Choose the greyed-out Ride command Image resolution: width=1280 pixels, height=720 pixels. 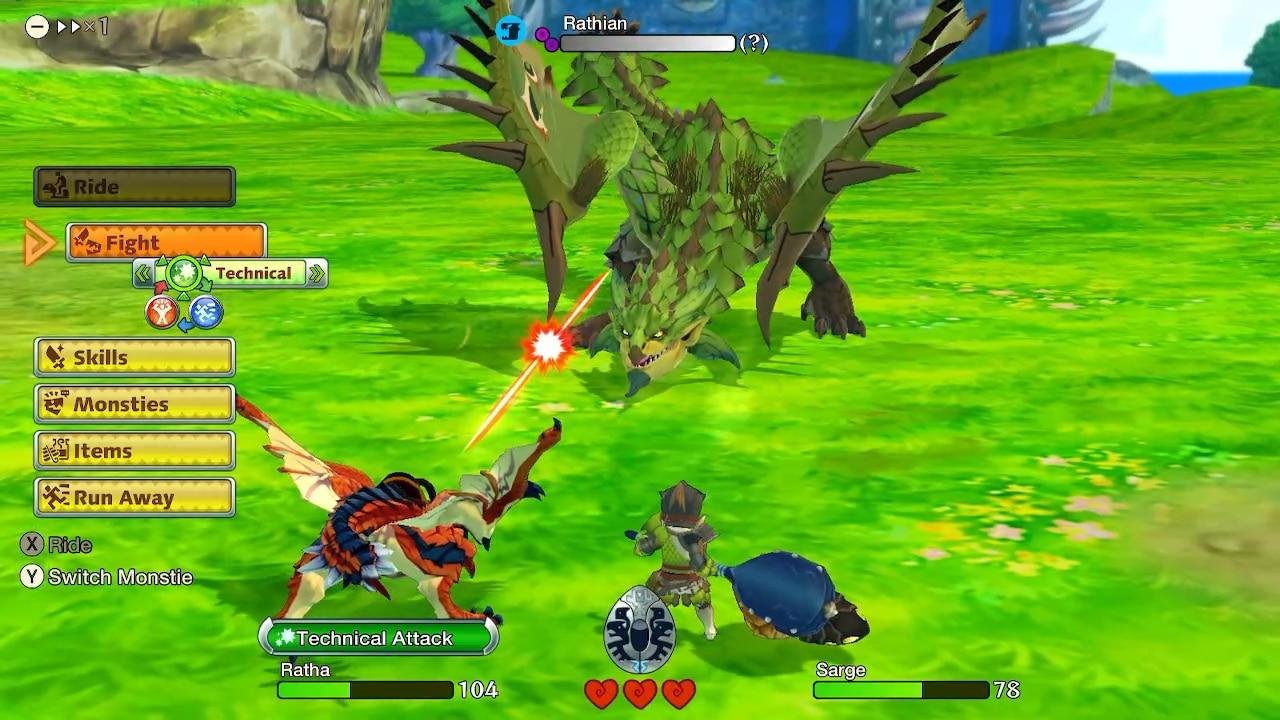click(135, 187)
